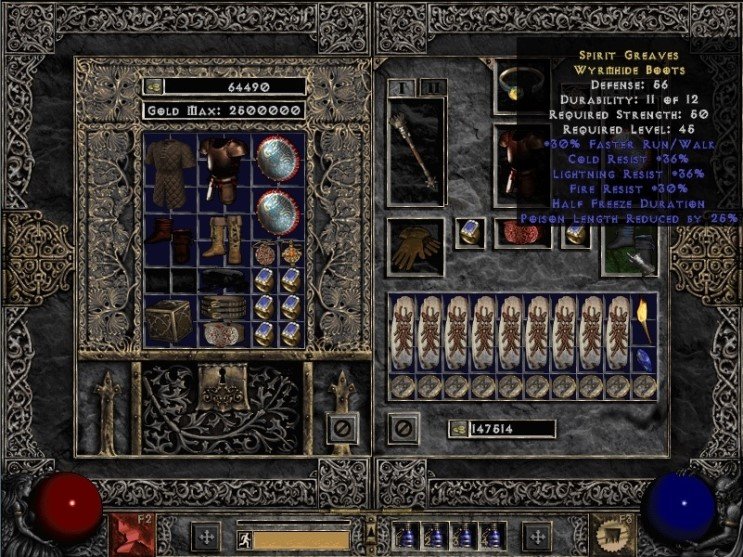This screenshot has height=557, width=743.
Task: Close the stash panel
Action: click(x=341, y=430)
